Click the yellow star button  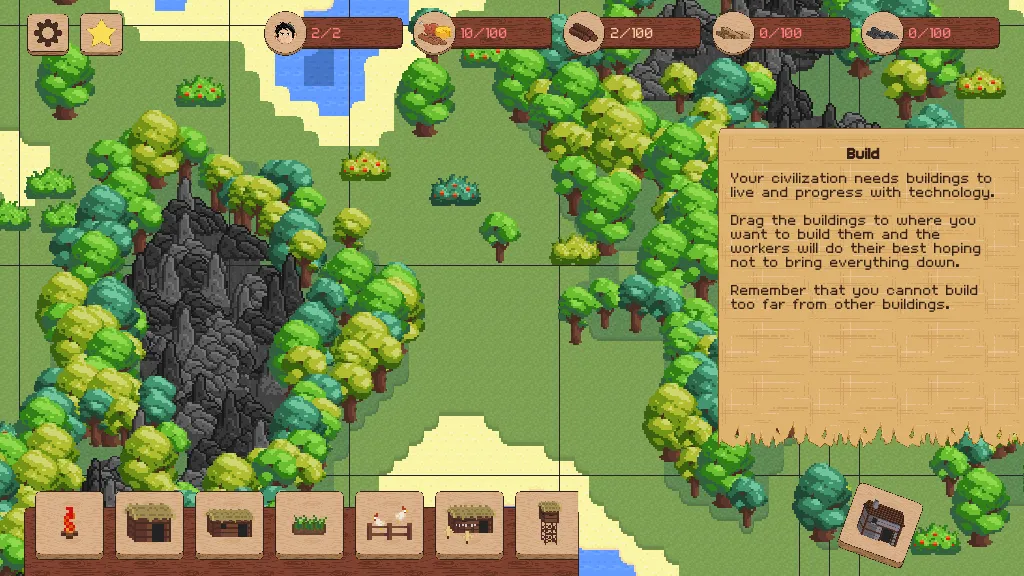(x=101, y=34)
